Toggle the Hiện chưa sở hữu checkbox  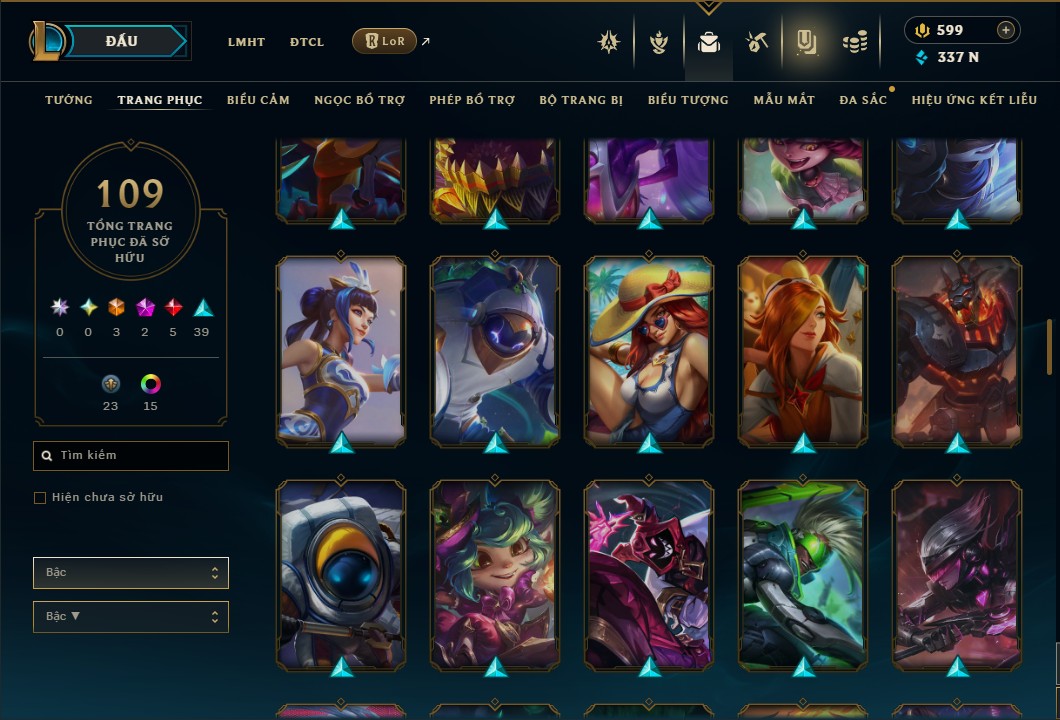[40, 498]
